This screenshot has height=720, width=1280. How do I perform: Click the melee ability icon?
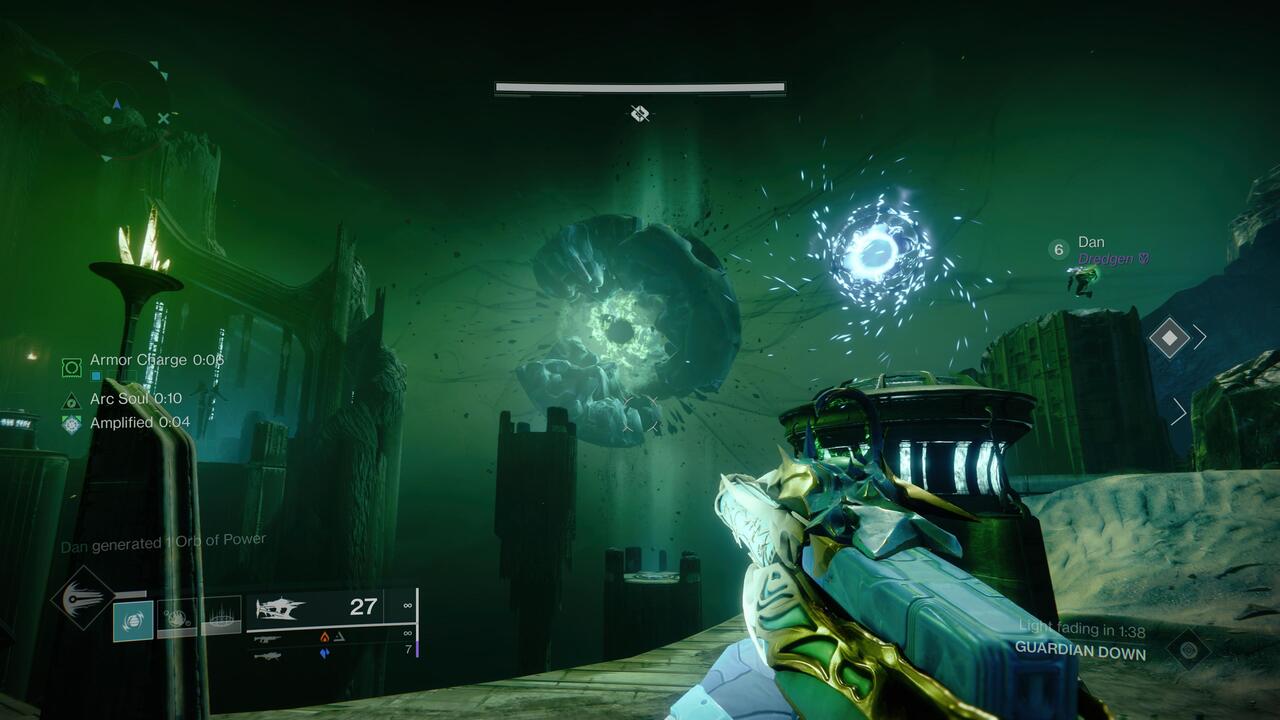178,620
